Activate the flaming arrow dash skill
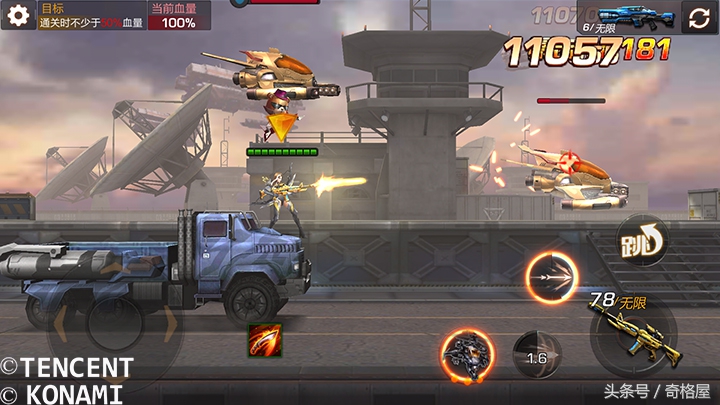Screen dimensions: 720x405 tap(551, 278)
